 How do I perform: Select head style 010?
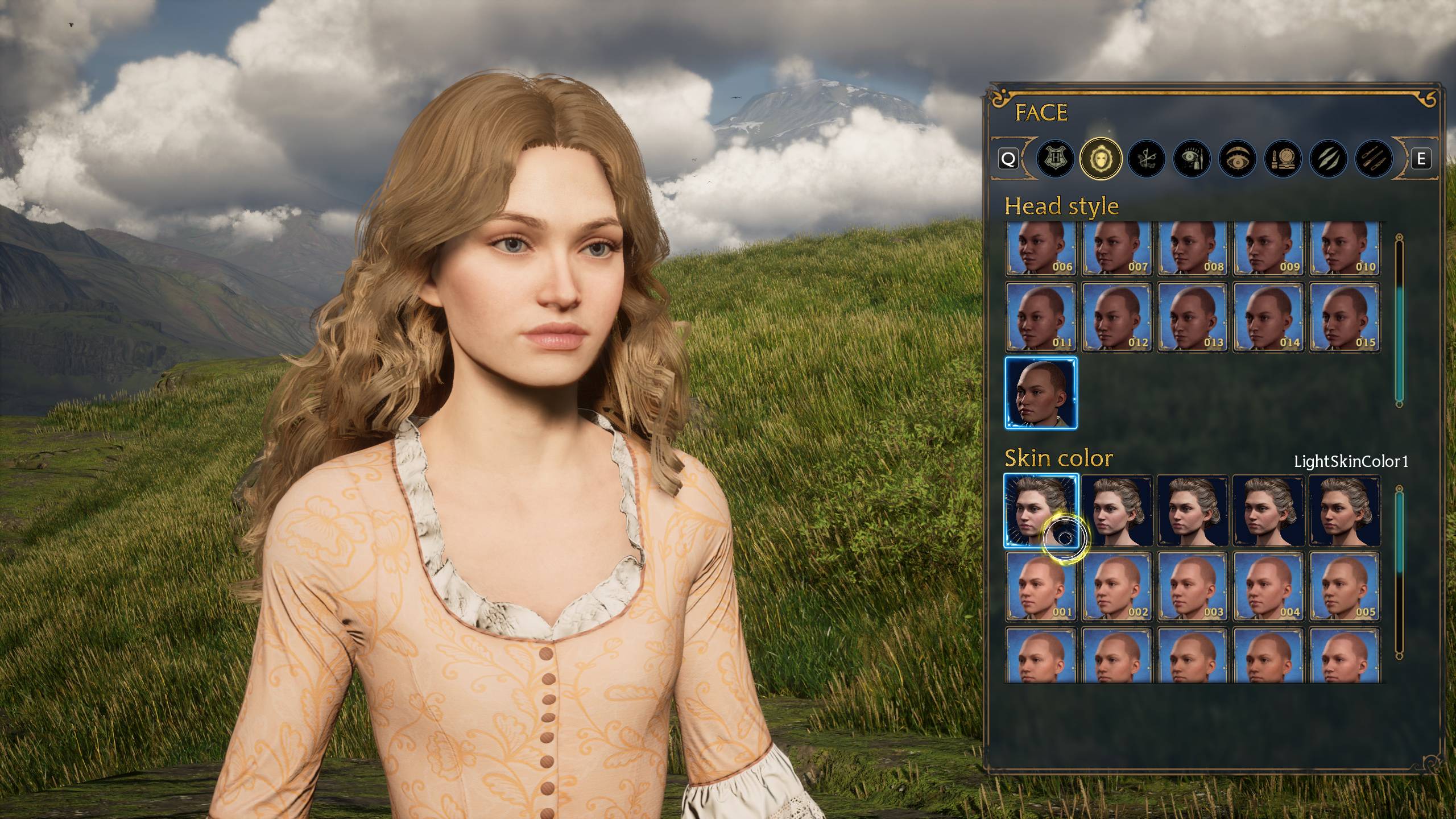[x=1345, y=249]
